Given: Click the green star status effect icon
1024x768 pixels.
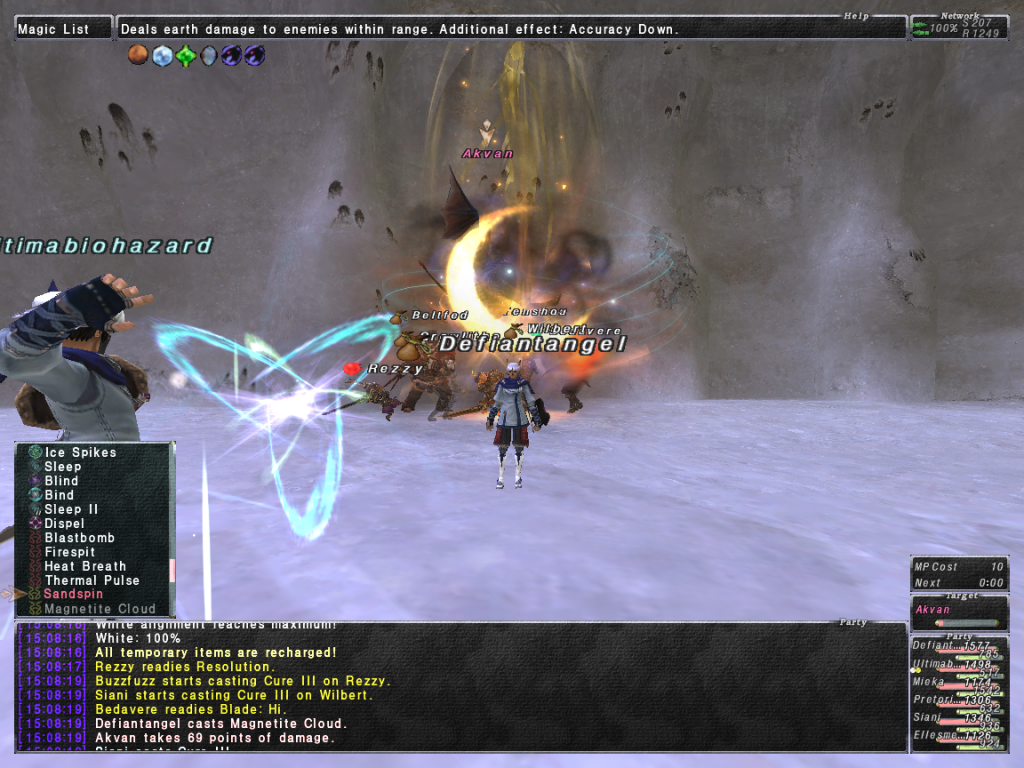Looking at the screenshot, I should (185, 56).
